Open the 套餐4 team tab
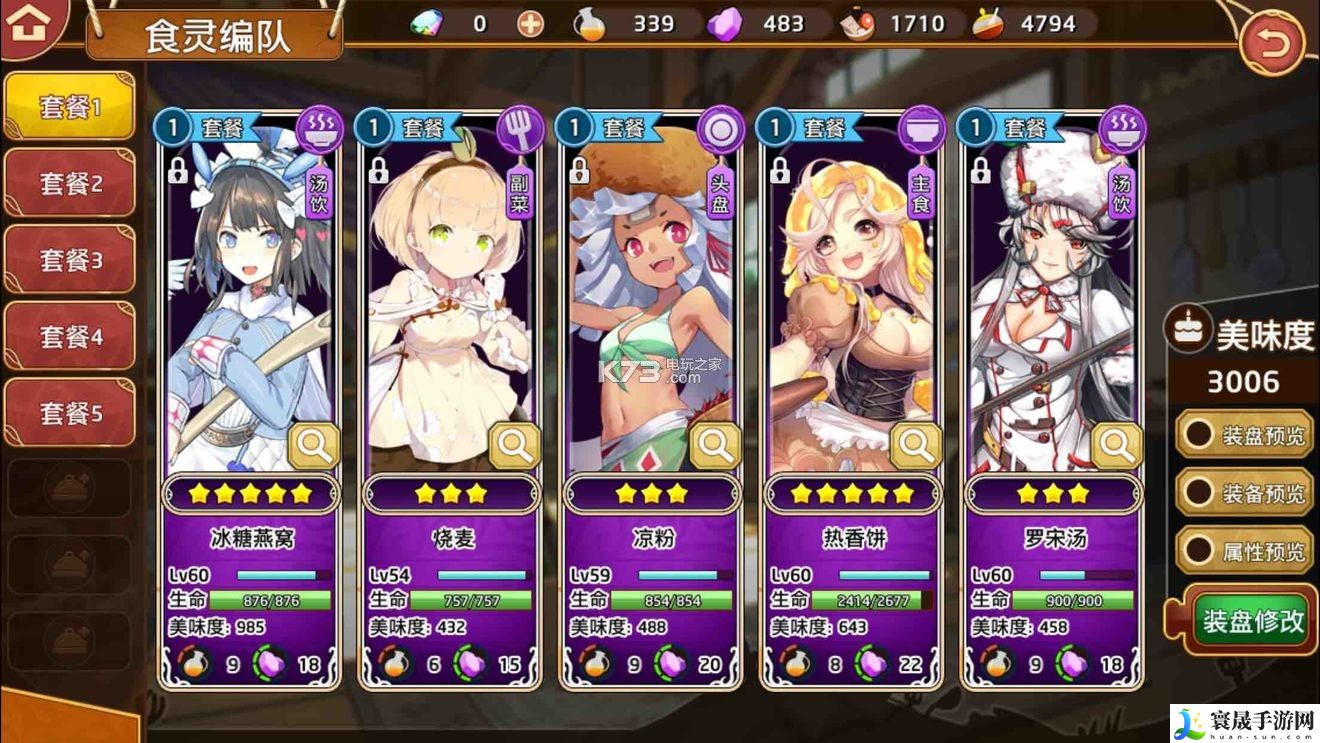This screenshot has height=743, width=1320. tap(70, 337)
